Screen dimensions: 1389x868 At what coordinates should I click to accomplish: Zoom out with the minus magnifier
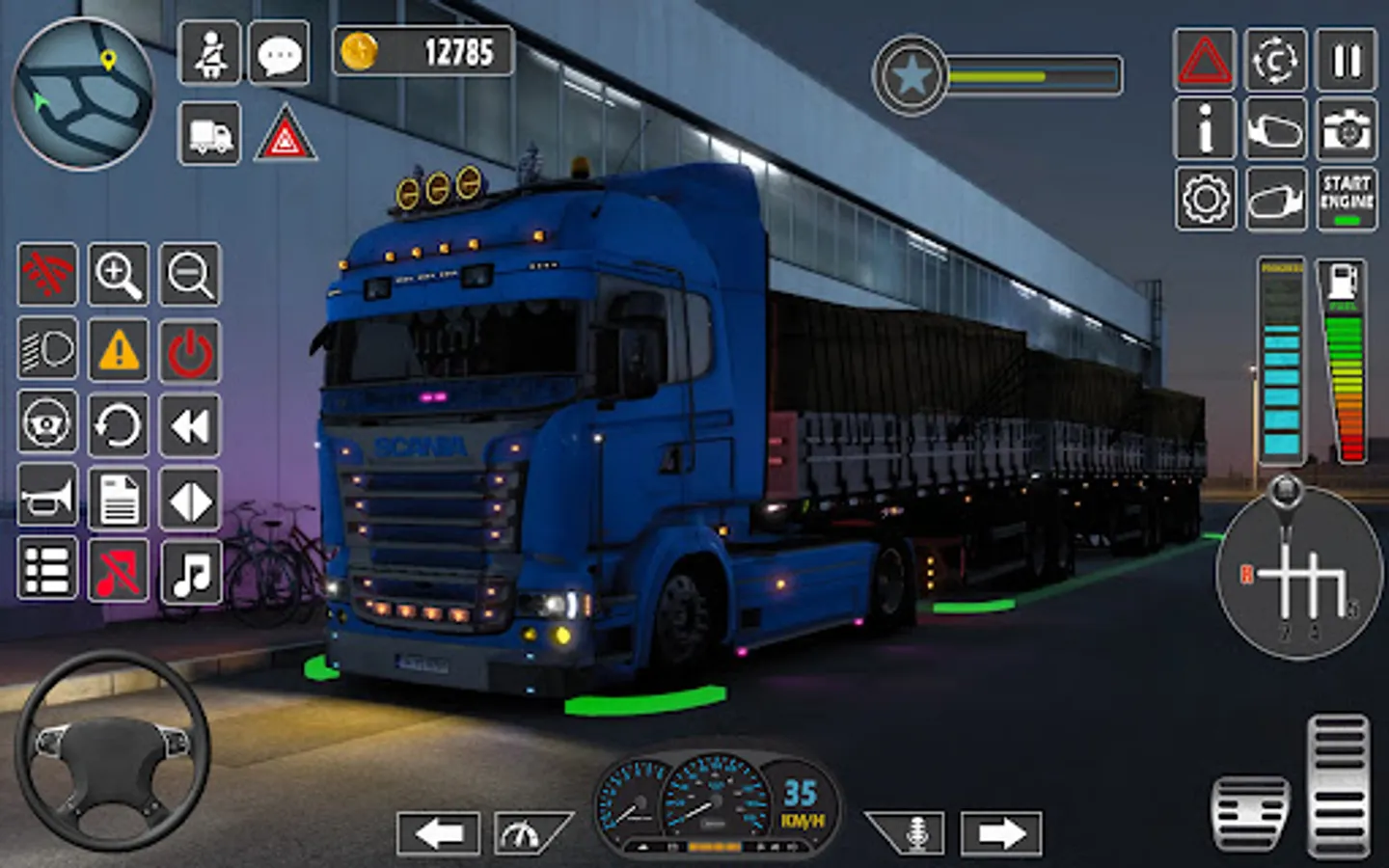click(190, 275)
